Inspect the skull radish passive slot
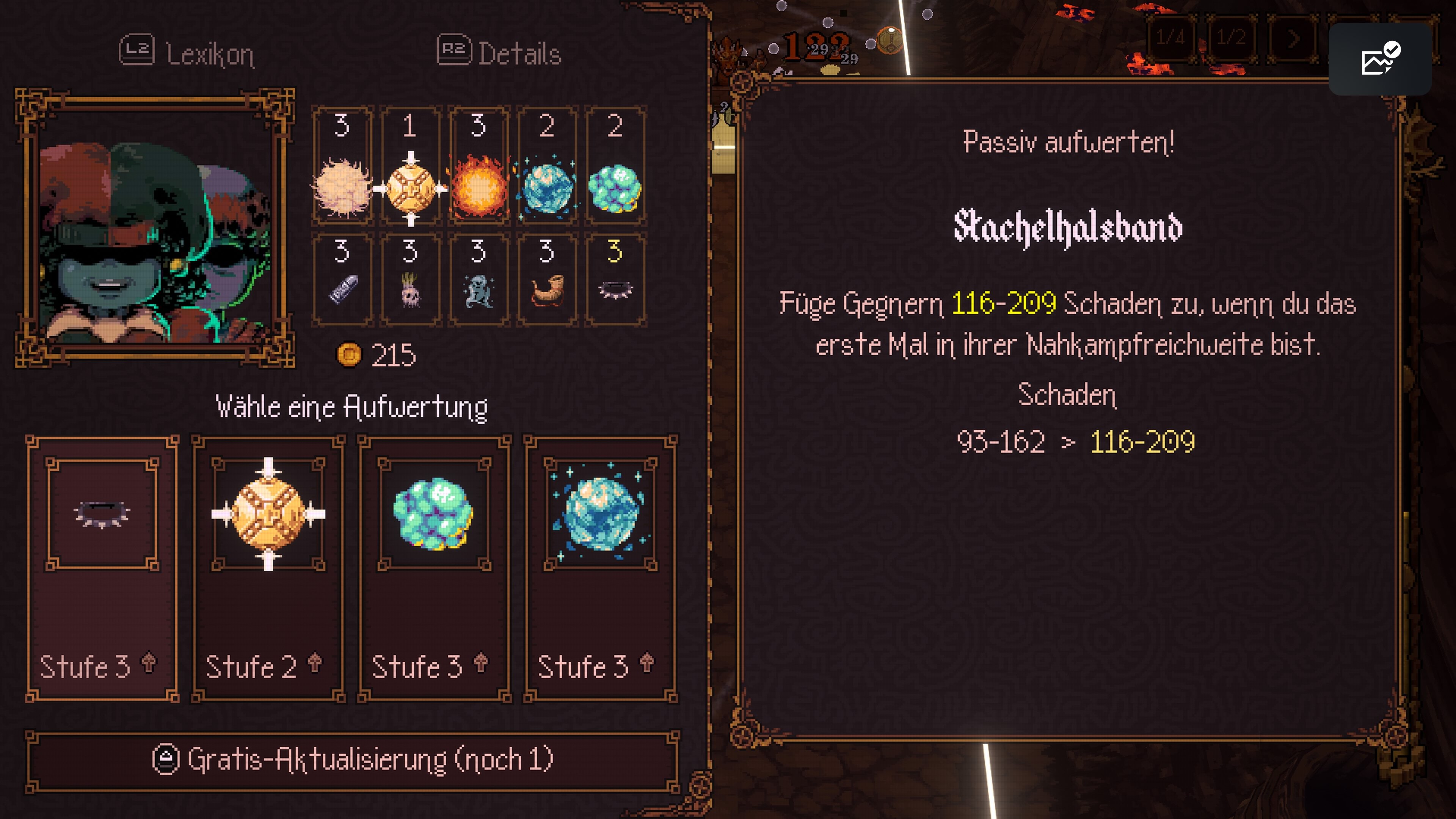 pos(410,280)
